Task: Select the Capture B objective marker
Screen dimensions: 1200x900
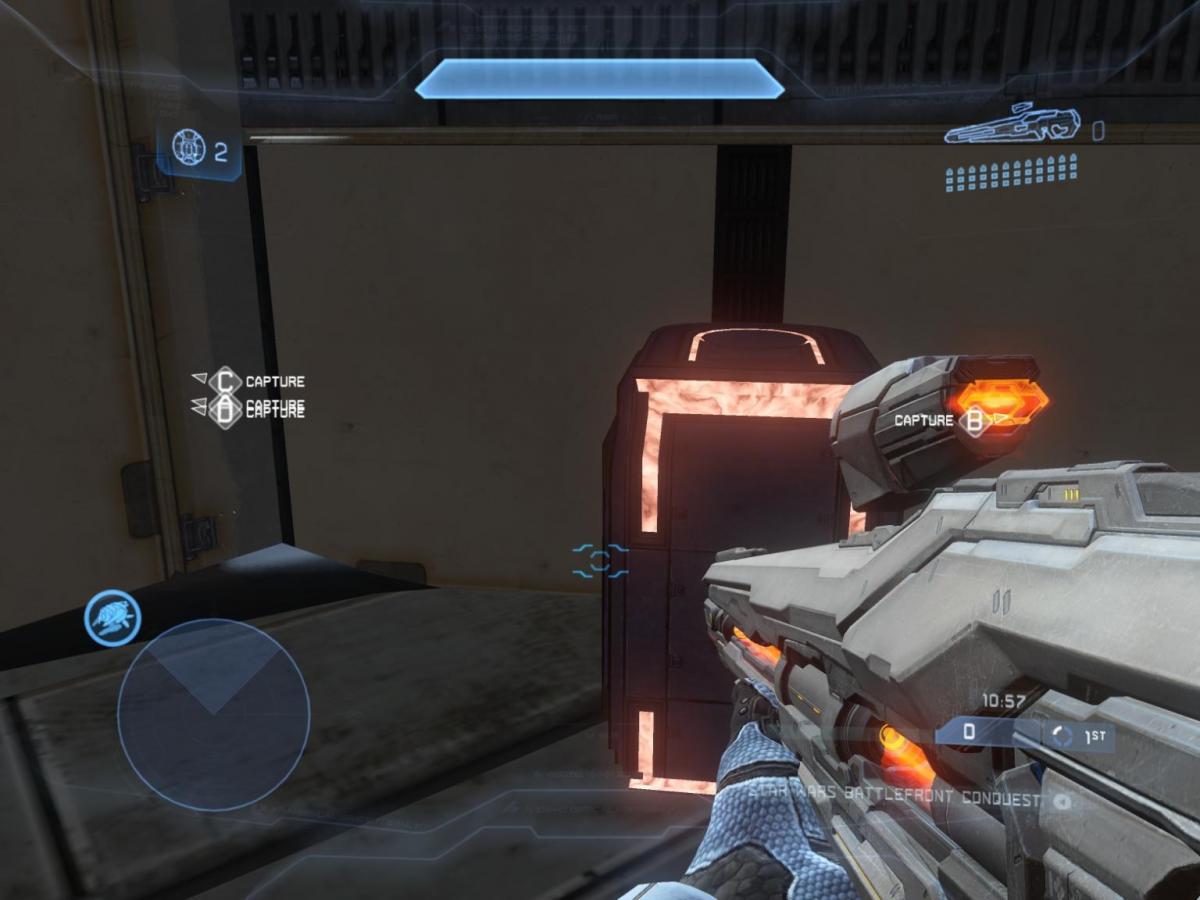Action: click(973, 421)
